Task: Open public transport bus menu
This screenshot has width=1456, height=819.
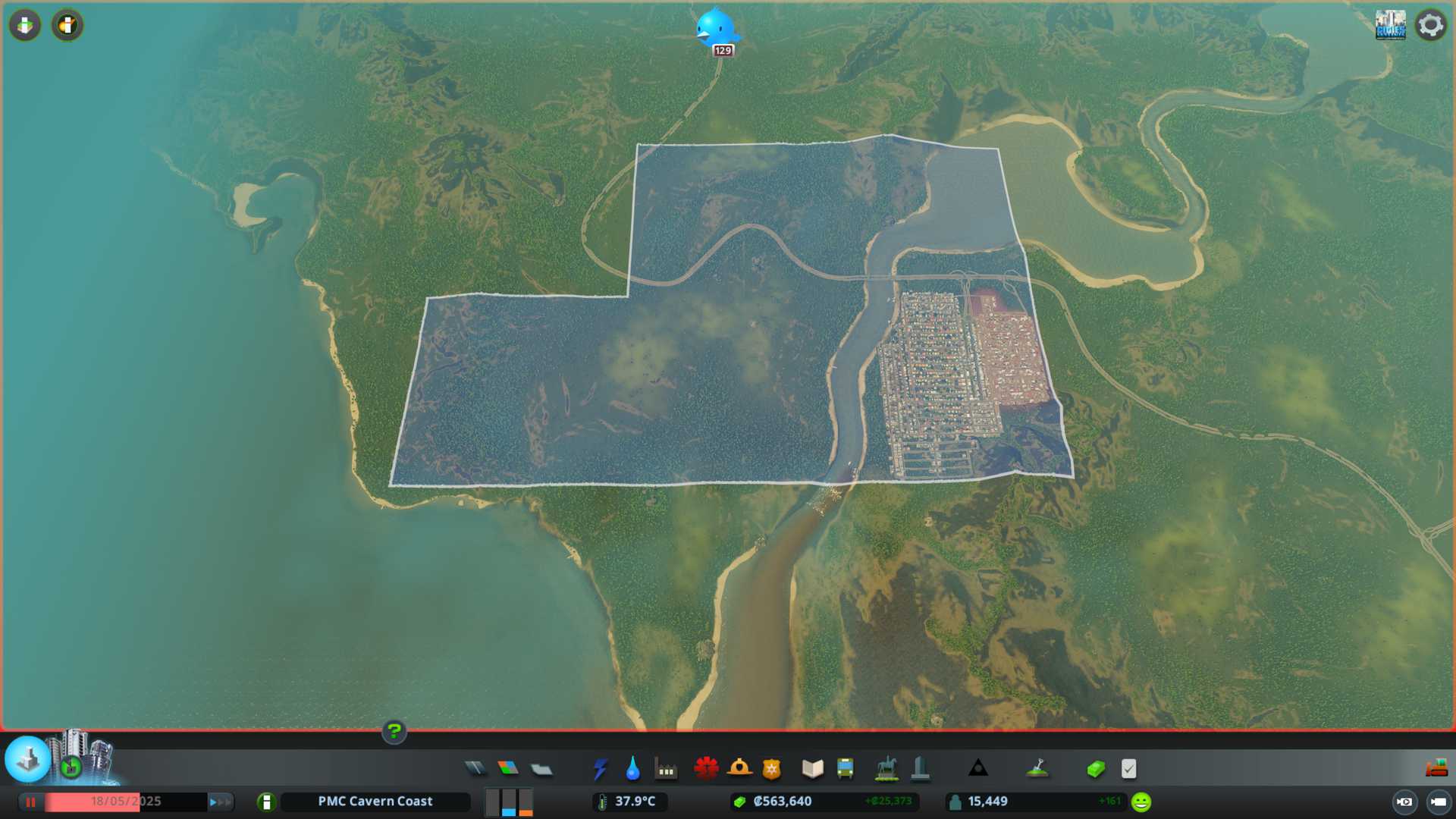Action: point(846,769)
